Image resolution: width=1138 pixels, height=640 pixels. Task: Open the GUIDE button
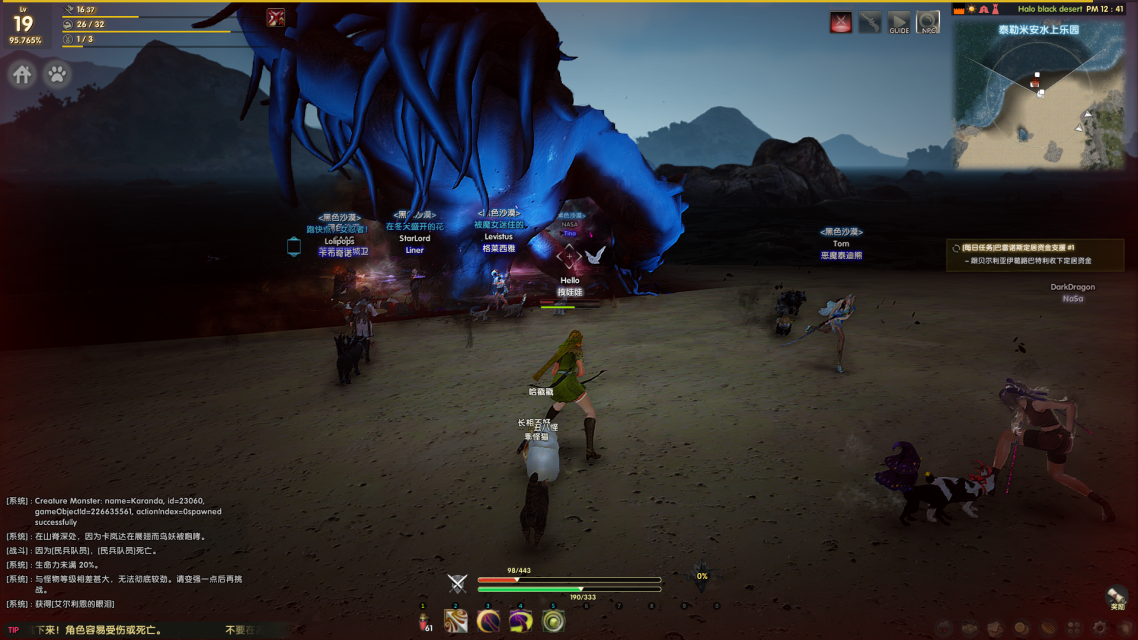(899, 22)
